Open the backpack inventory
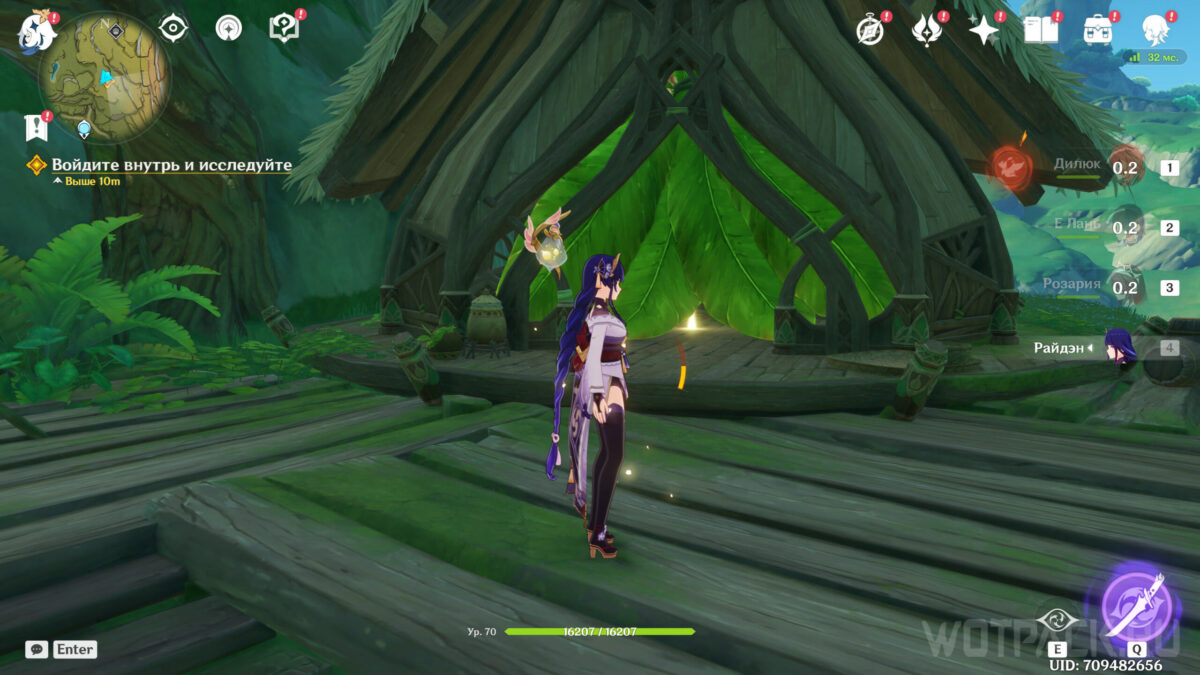Viewport: 1200px width, 675px height. [x=1098, y=30]
